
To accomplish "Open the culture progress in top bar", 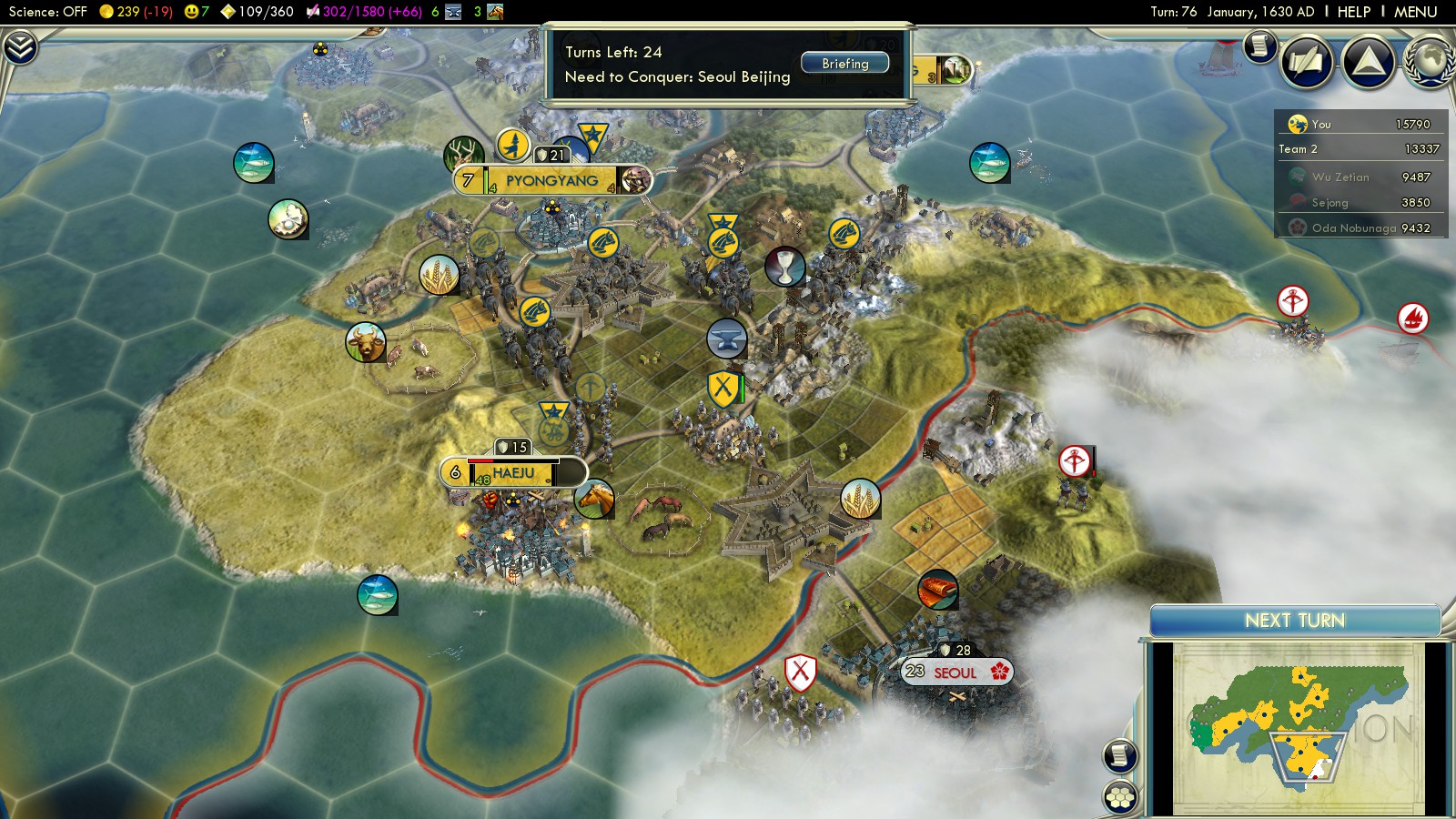I will 362,12.
